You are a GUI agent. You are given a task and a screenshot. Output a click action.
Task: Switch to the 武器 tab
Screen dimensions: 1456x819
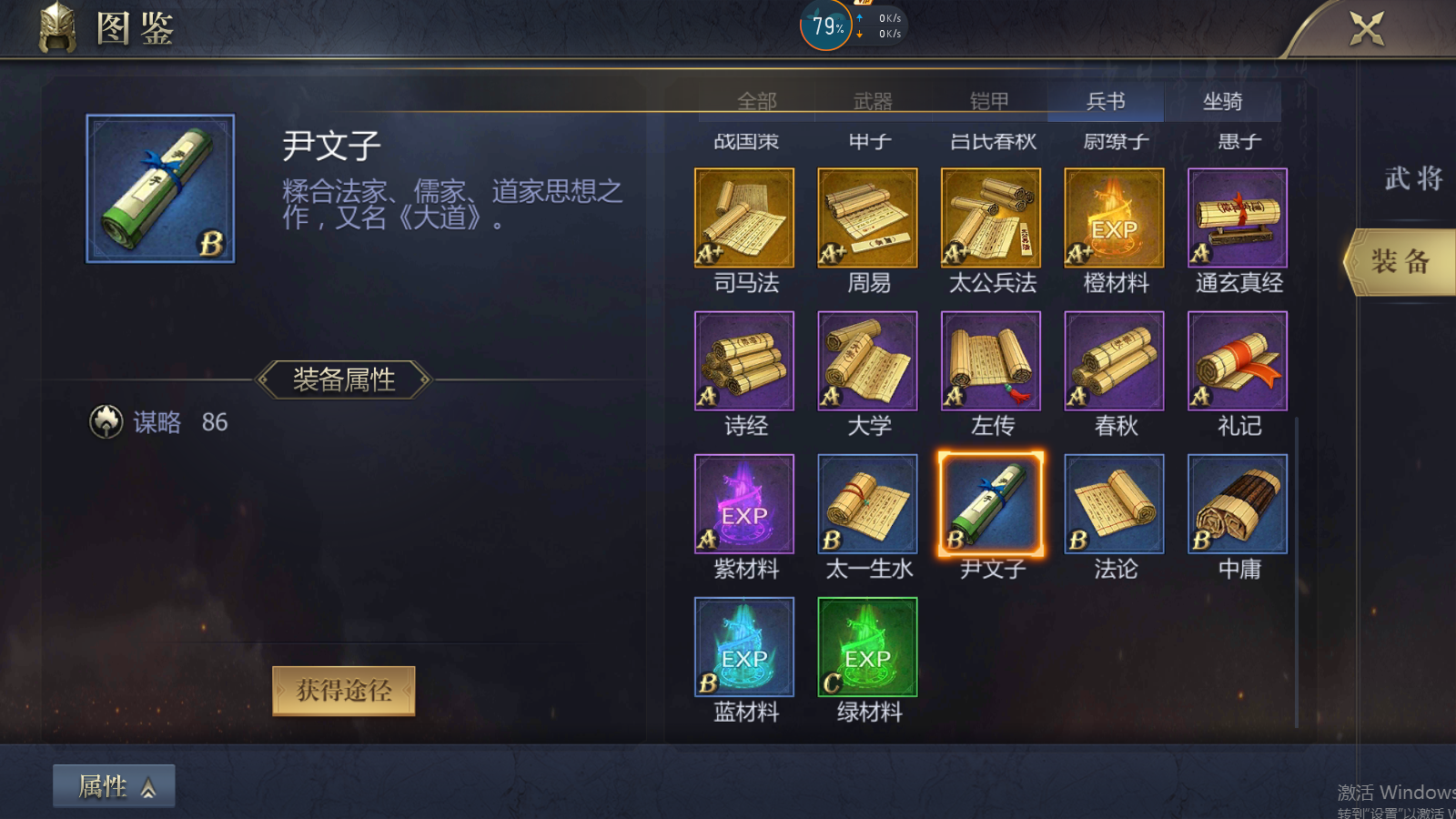coord(875,101)
